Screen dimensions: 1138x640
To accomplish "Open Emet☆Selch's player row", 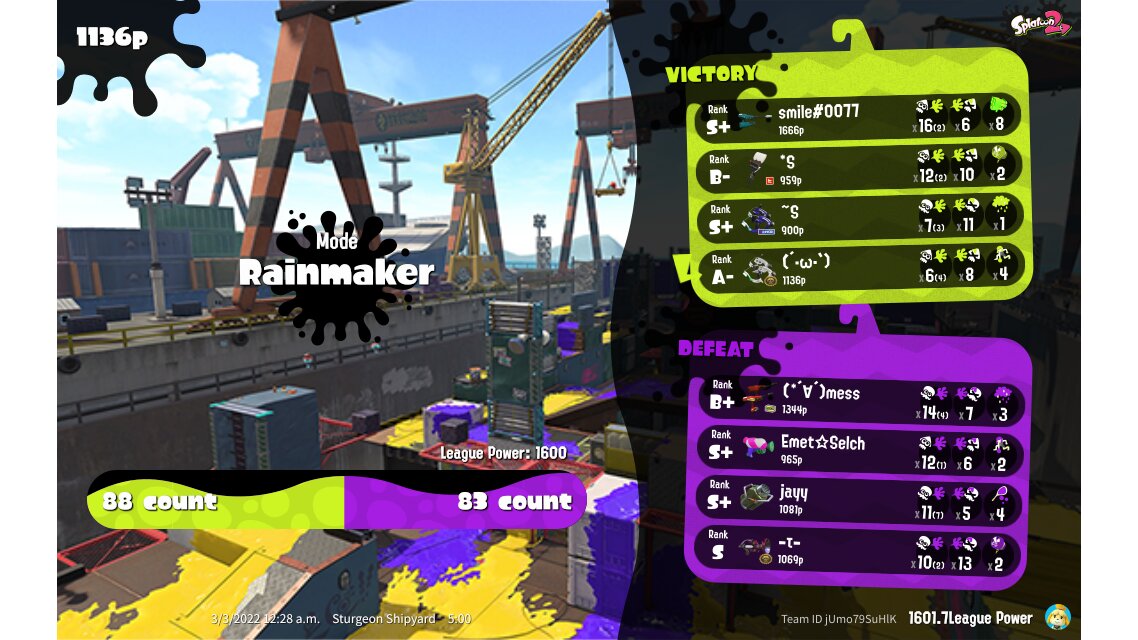I will pos(860,449).
